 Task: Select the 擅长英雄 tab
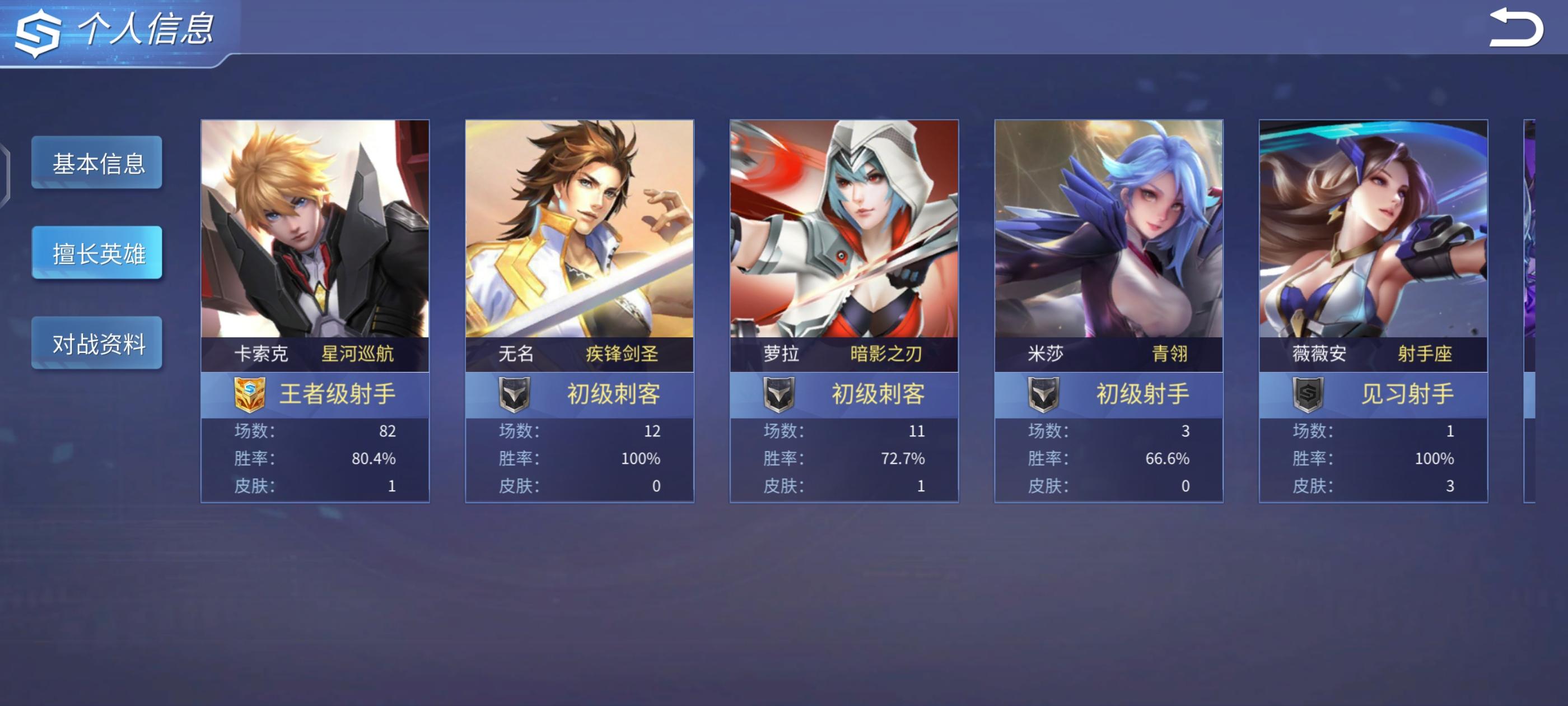coord(97,253)
